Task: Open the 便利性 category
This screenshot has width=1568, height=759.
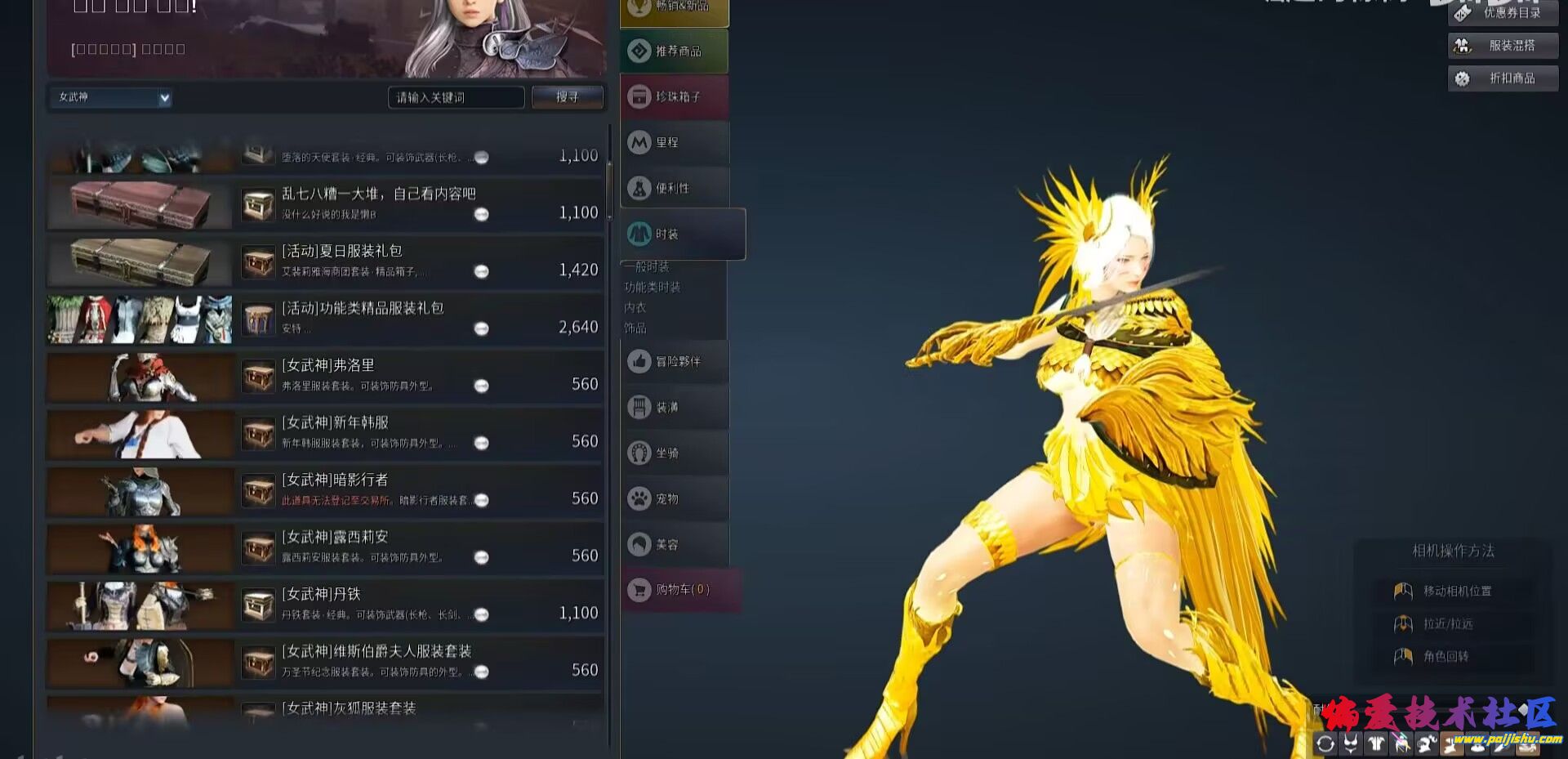Action: [675, 189]
